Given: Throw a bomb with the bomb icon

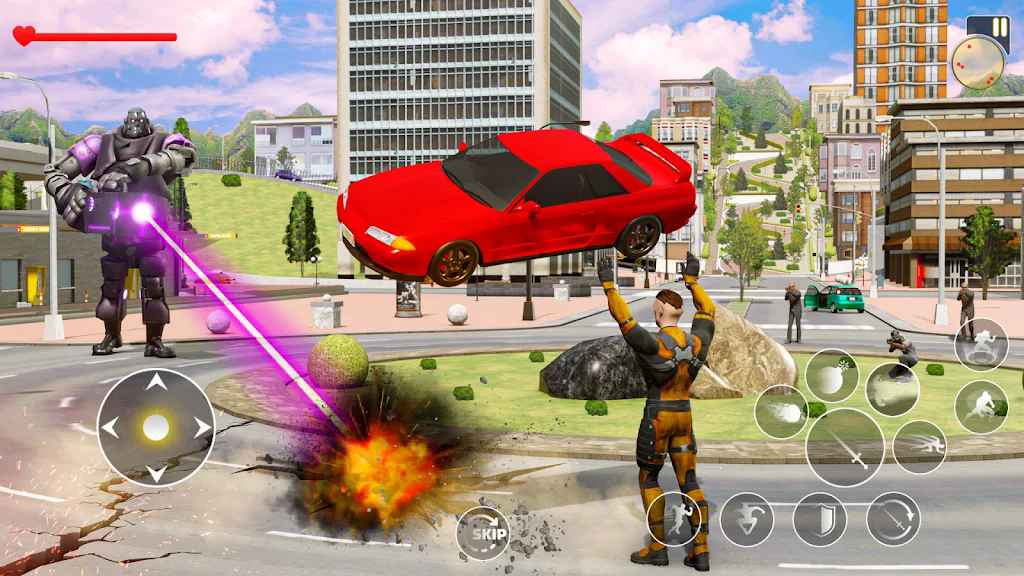Looking at the screenshot, I should click(x=832, y=376).
